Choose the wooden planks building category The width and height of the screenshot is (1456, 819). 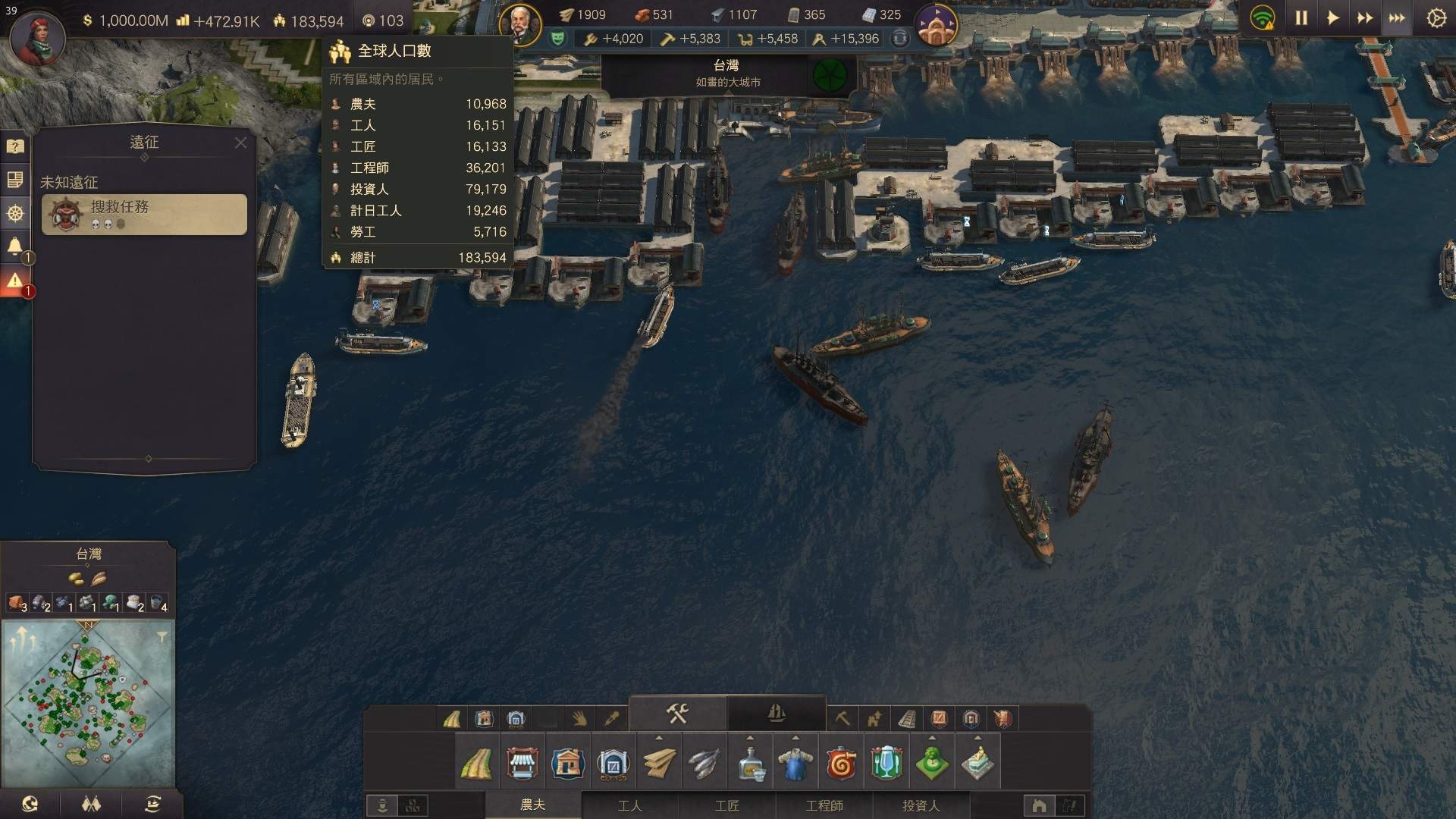(x=659, y=764)
